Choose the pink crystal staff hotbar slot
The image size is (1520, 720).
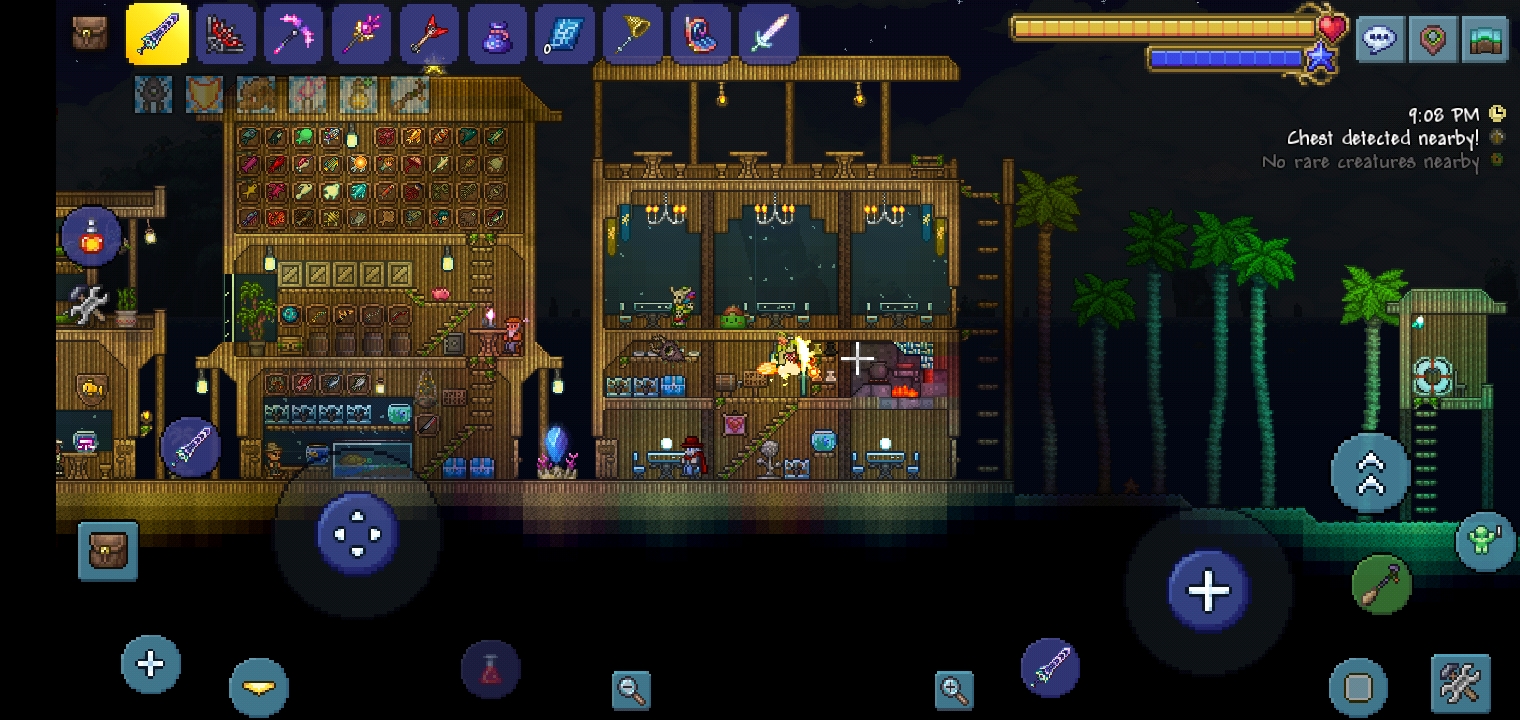pyautogui.click(x=361, y=35)
